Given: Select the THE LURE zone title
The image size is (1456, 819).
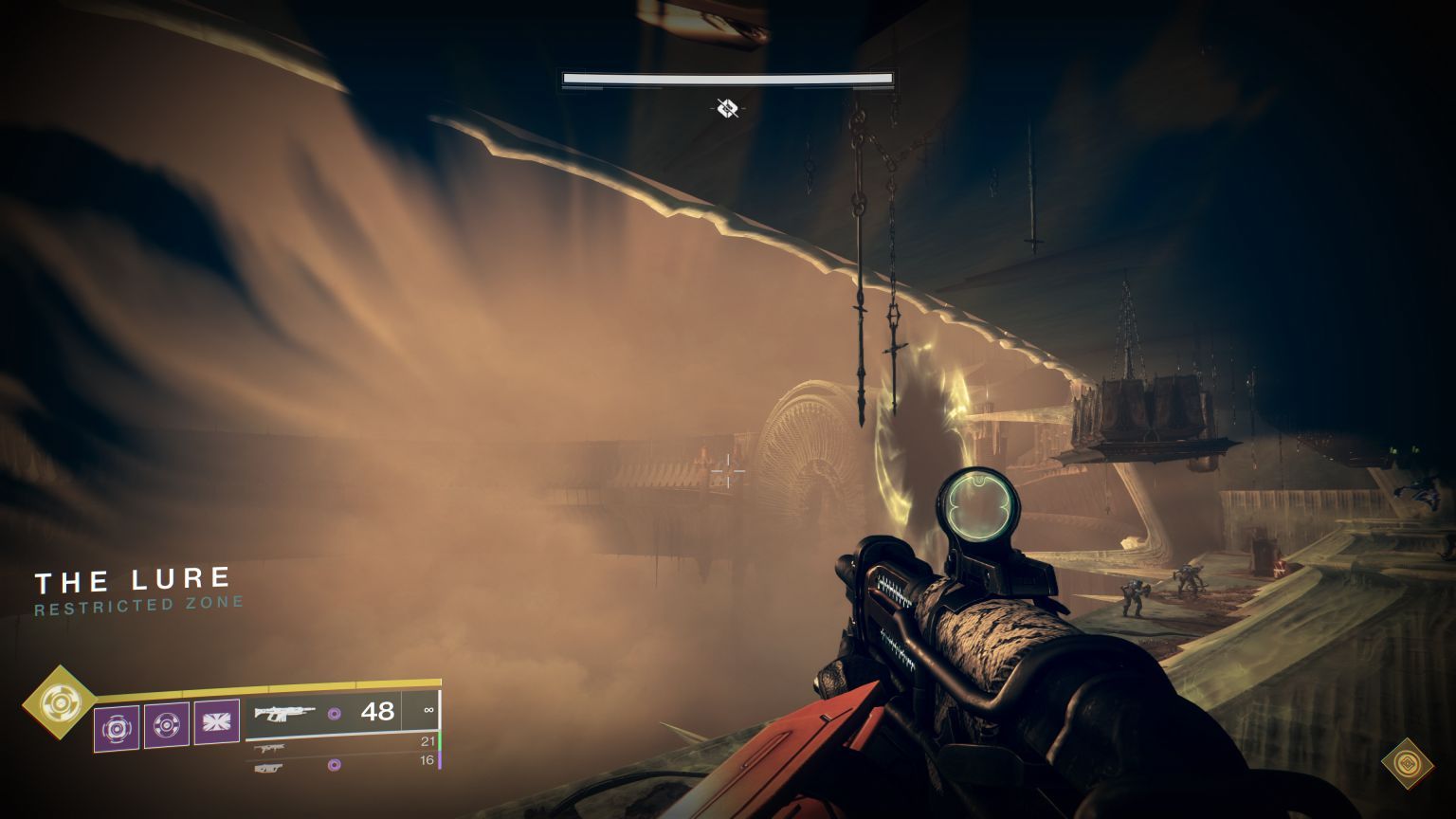Looking at the screenshot, I should pos(133,578).
